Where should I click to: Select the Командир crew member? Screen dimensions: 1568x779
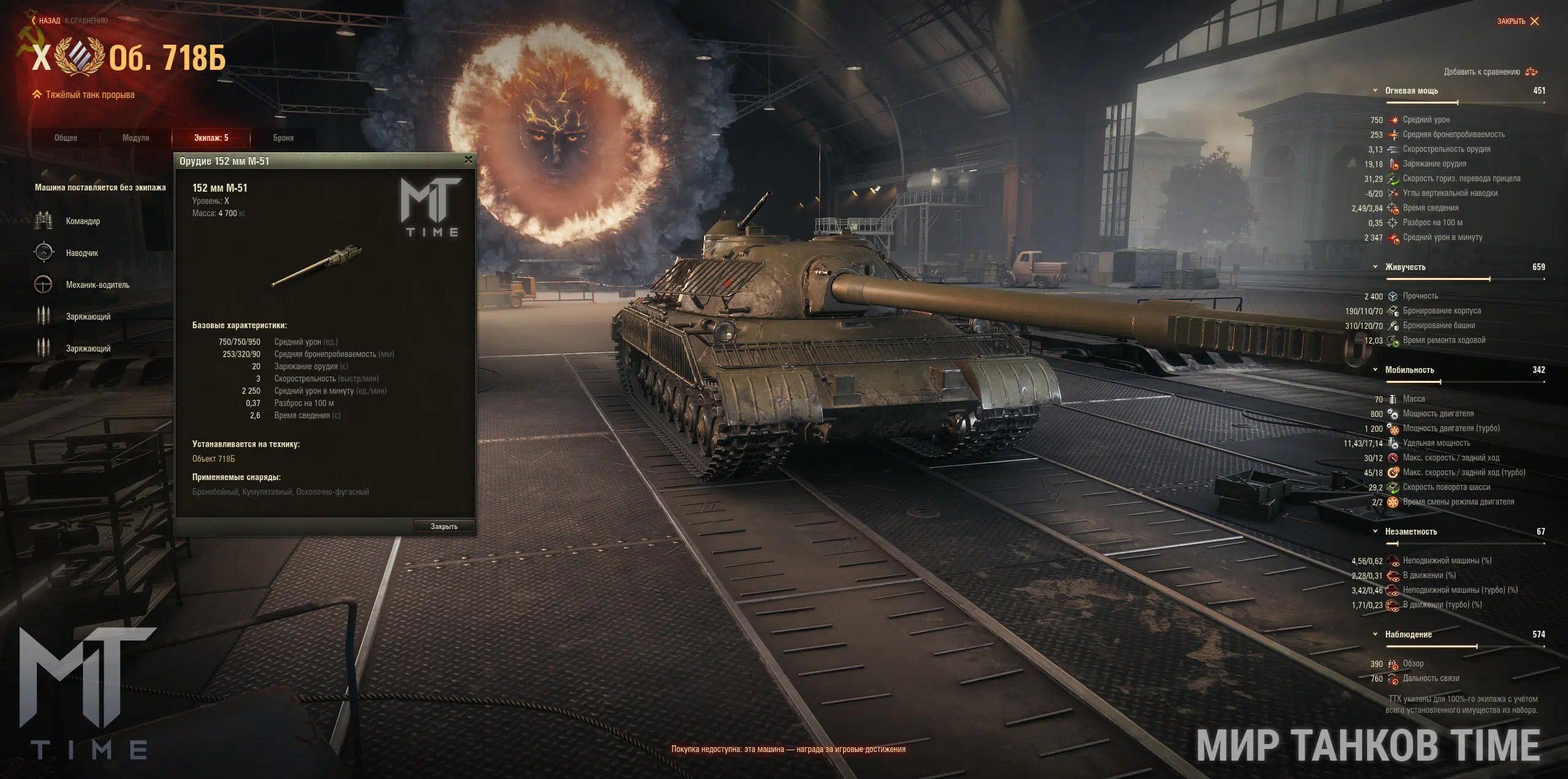(x=82, y=221)
